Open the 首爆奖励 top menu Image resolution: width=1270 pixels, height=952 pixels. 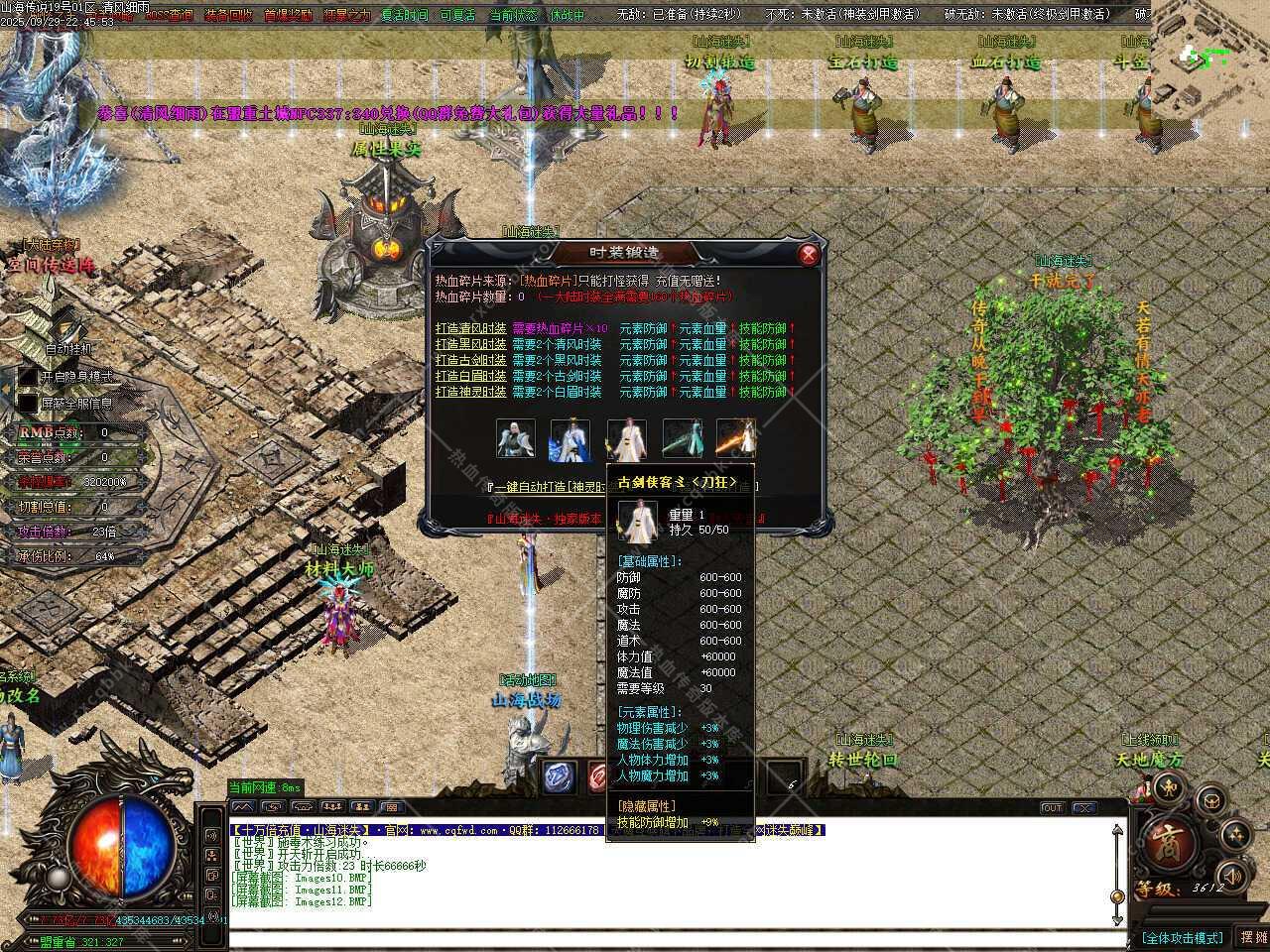click(287, 15)
